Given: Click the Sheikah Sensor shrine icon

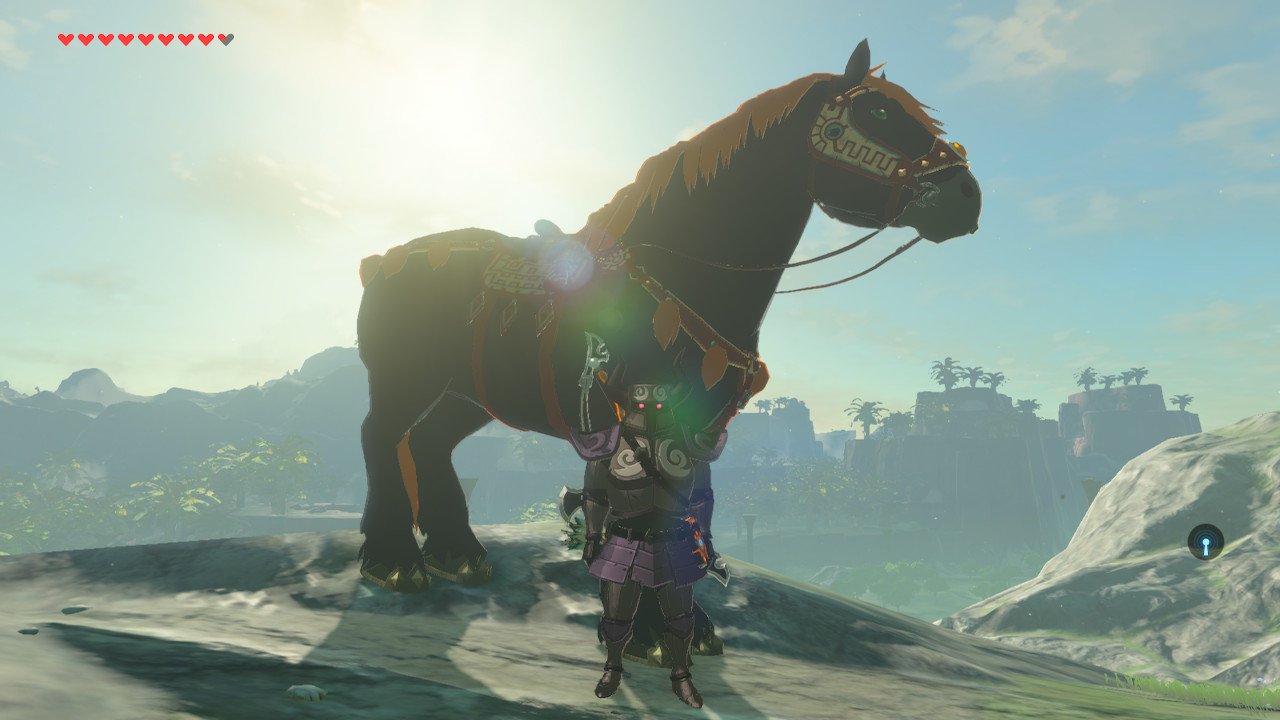Looking at the screenshot, I should (x=1205, y=542).
